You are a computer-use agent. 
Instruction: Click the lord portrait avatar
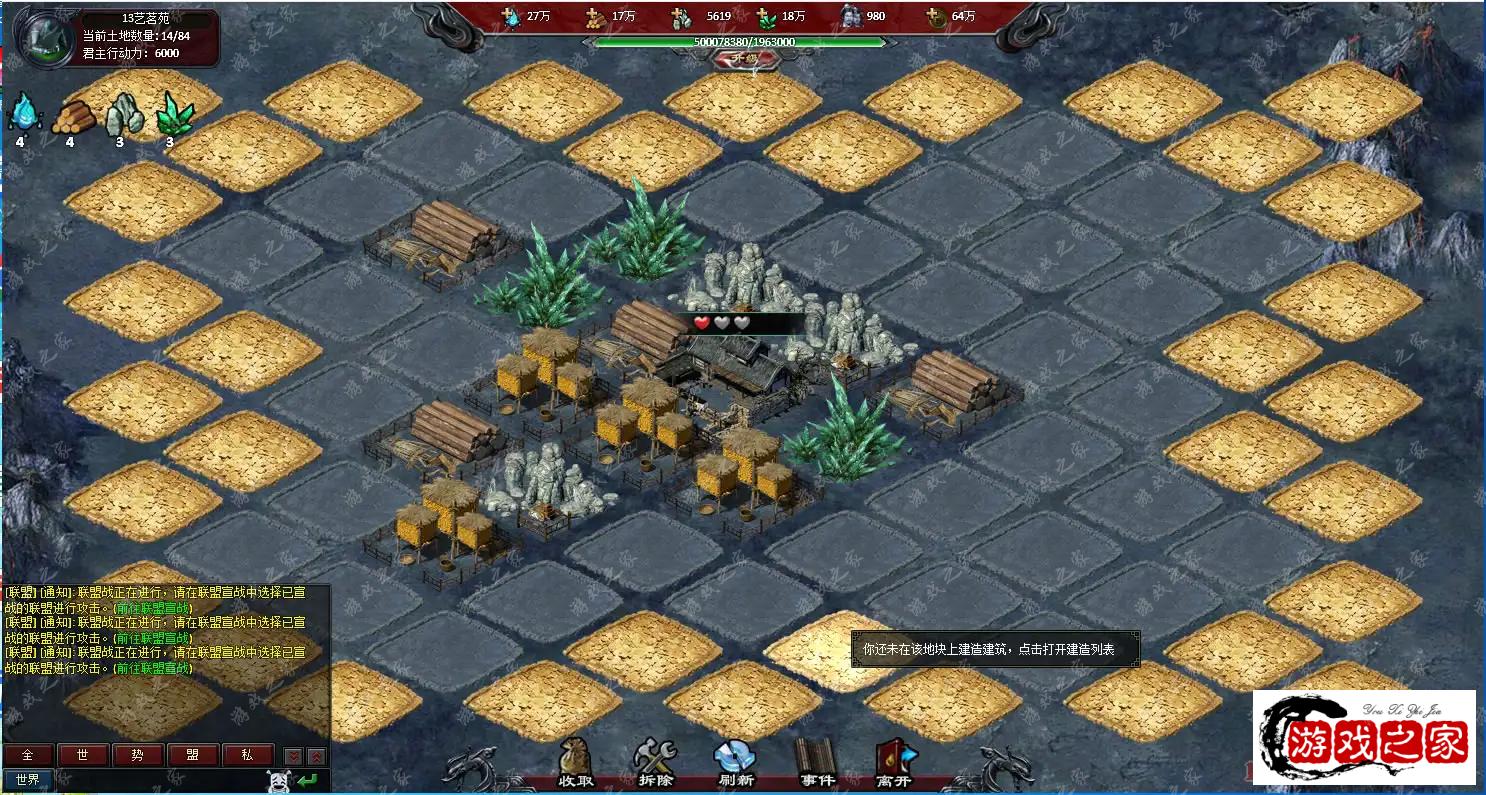pyautogui.click(x=48, y=39)
